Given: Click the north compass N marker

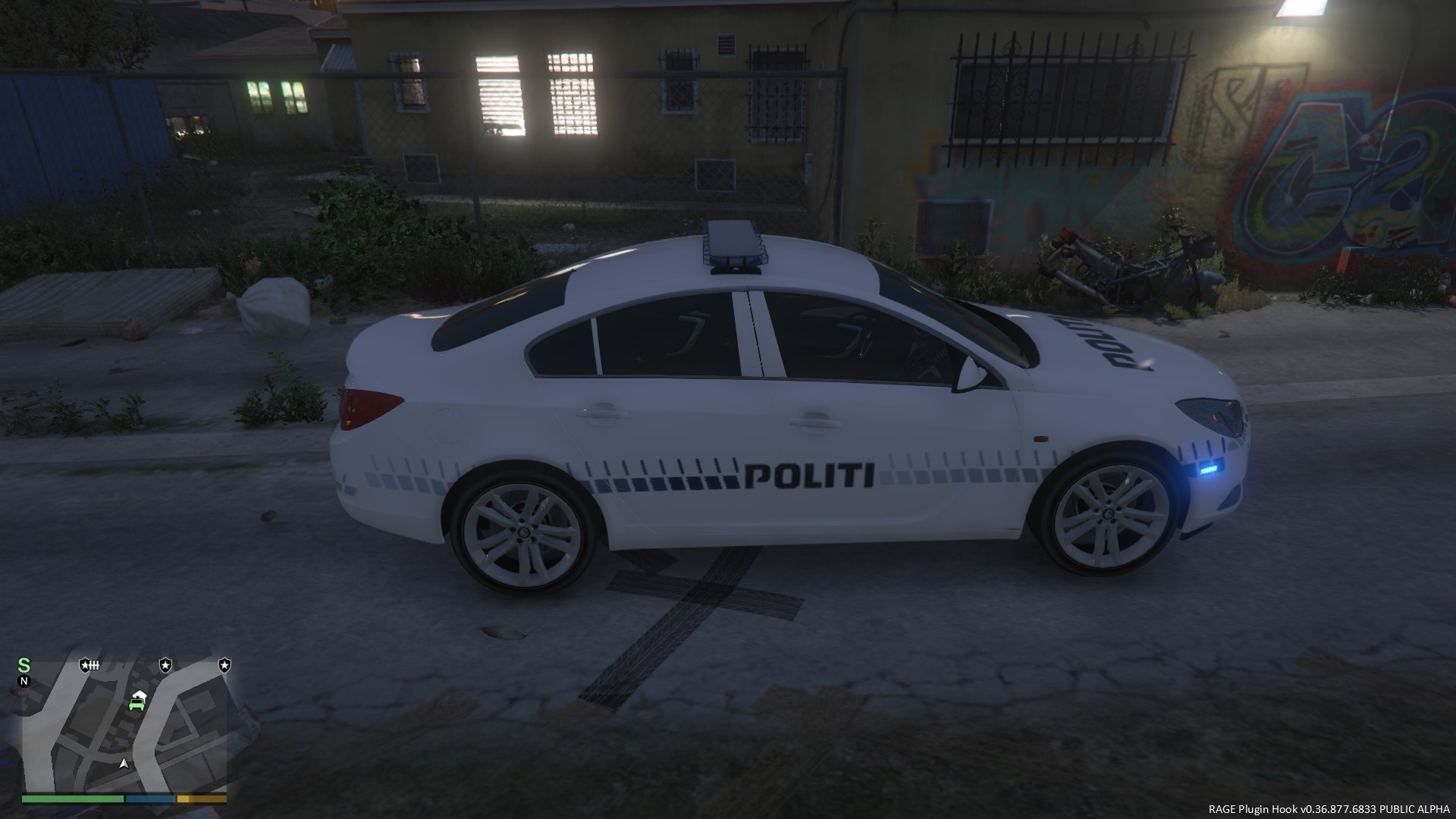Looking at the screenshot, I should 24,681.
